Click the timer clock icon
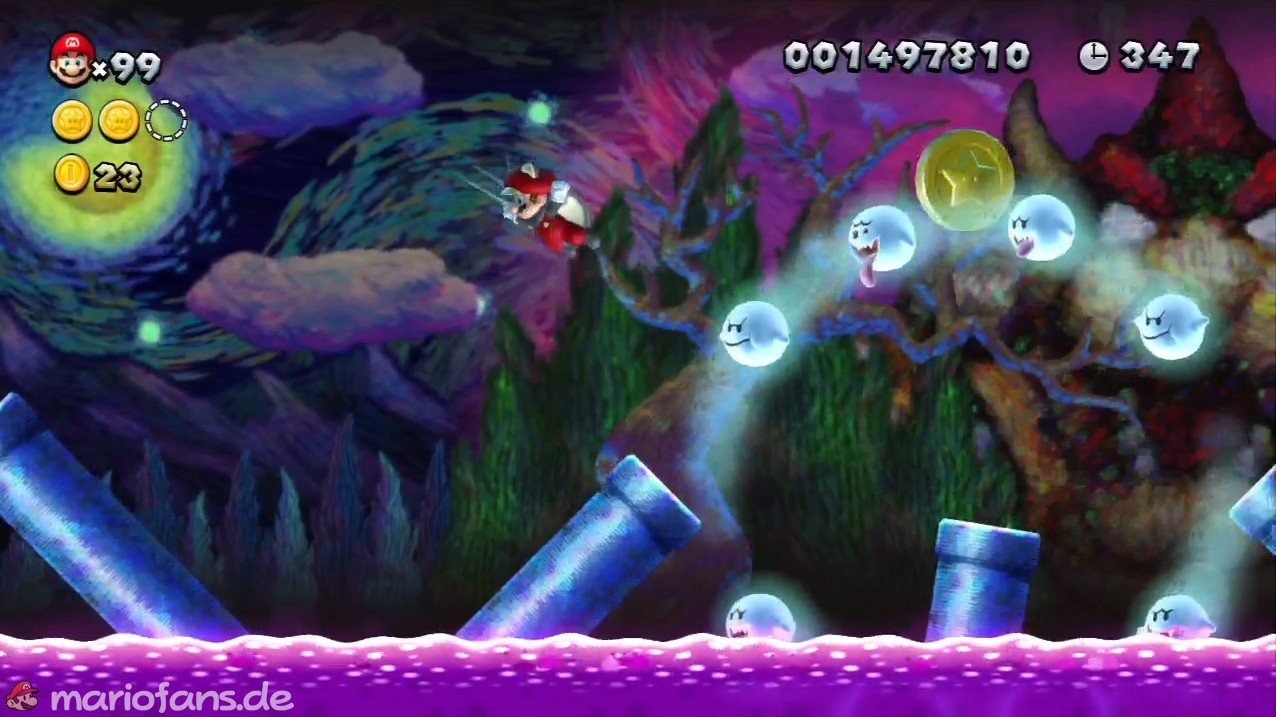 (1094, 57)
